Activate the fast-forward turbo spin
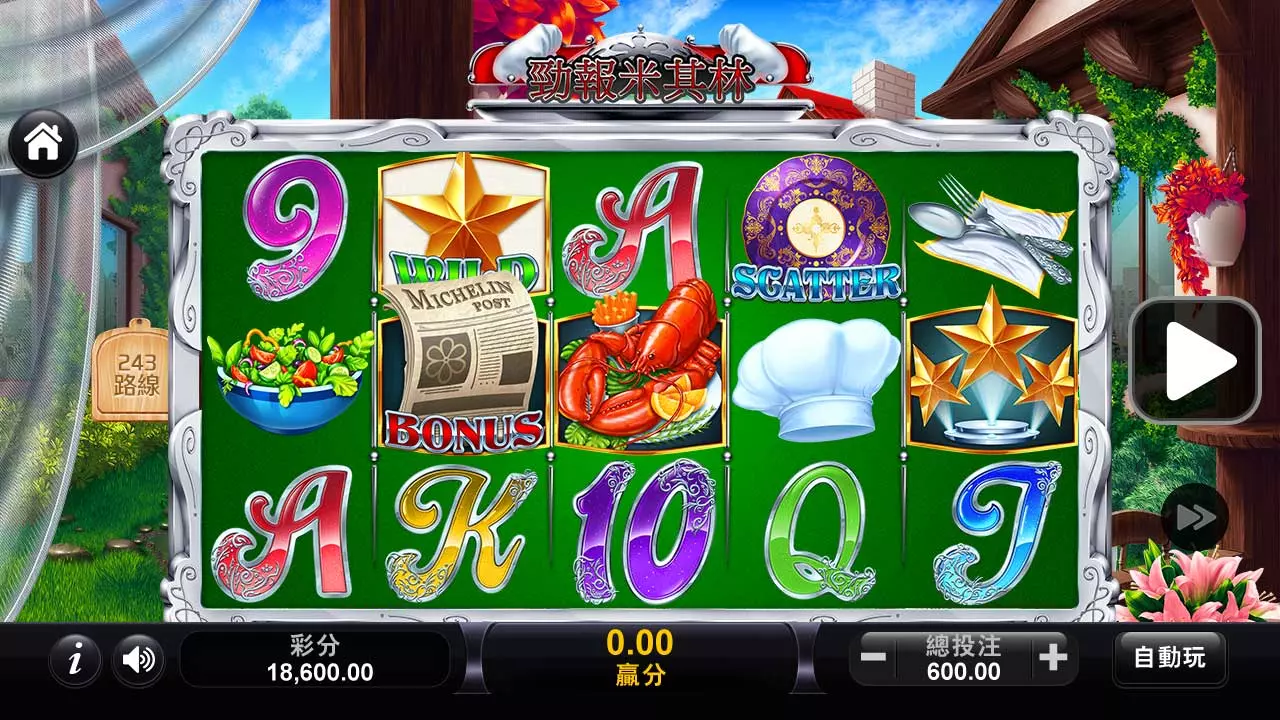Screen dimensions: 1280x720 [1194, 517]
